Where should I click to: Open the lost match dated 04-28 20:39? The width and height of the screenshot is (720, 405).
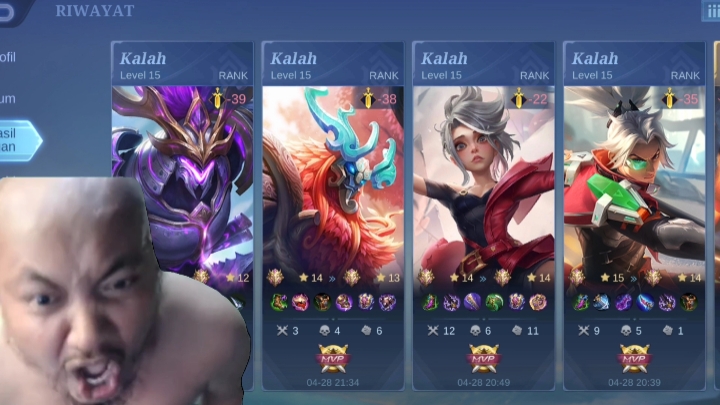[634, 215]
